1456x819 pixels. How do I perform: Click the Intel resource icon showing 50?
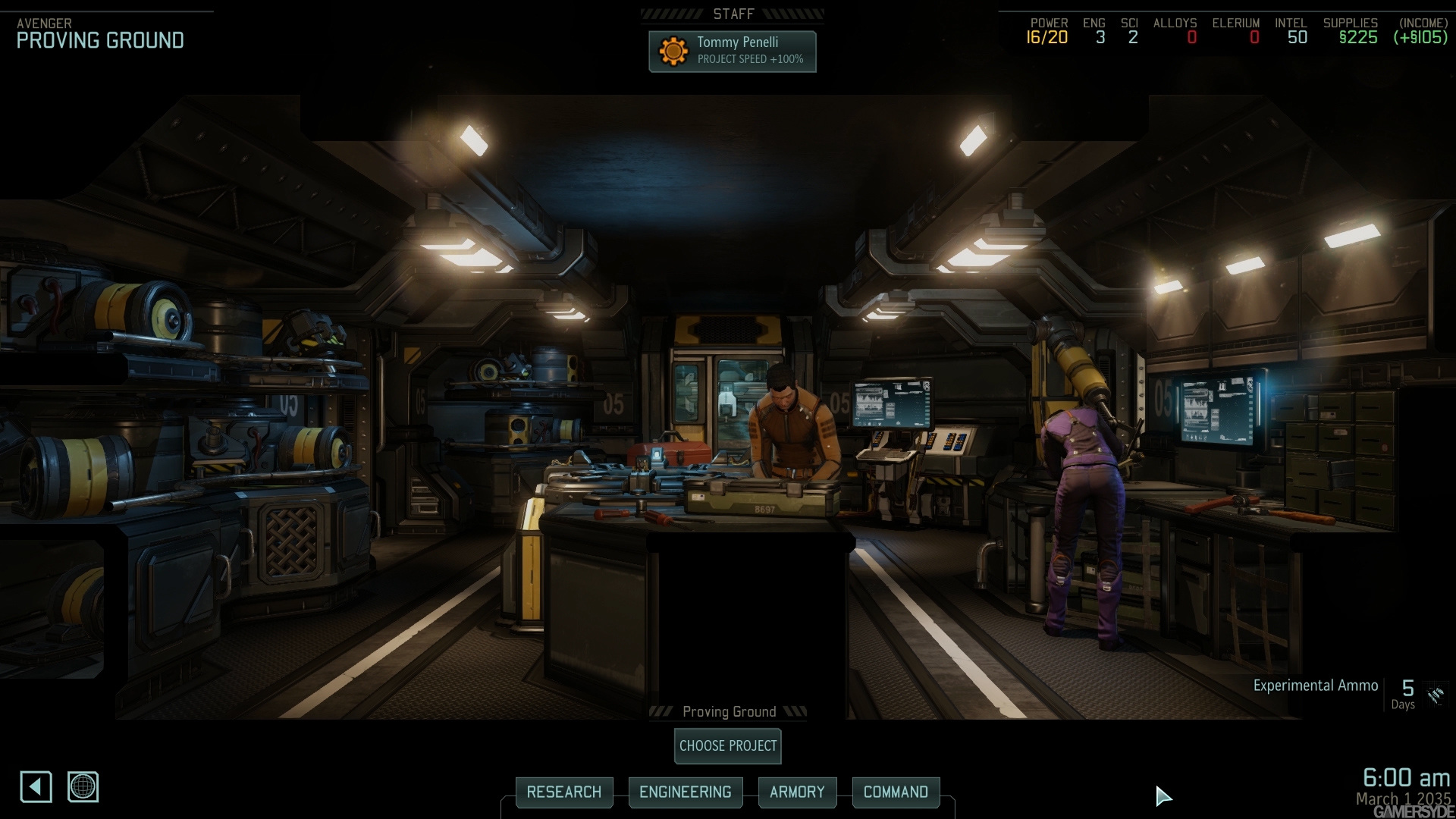pyautogui.click(x=1294, y=34)
